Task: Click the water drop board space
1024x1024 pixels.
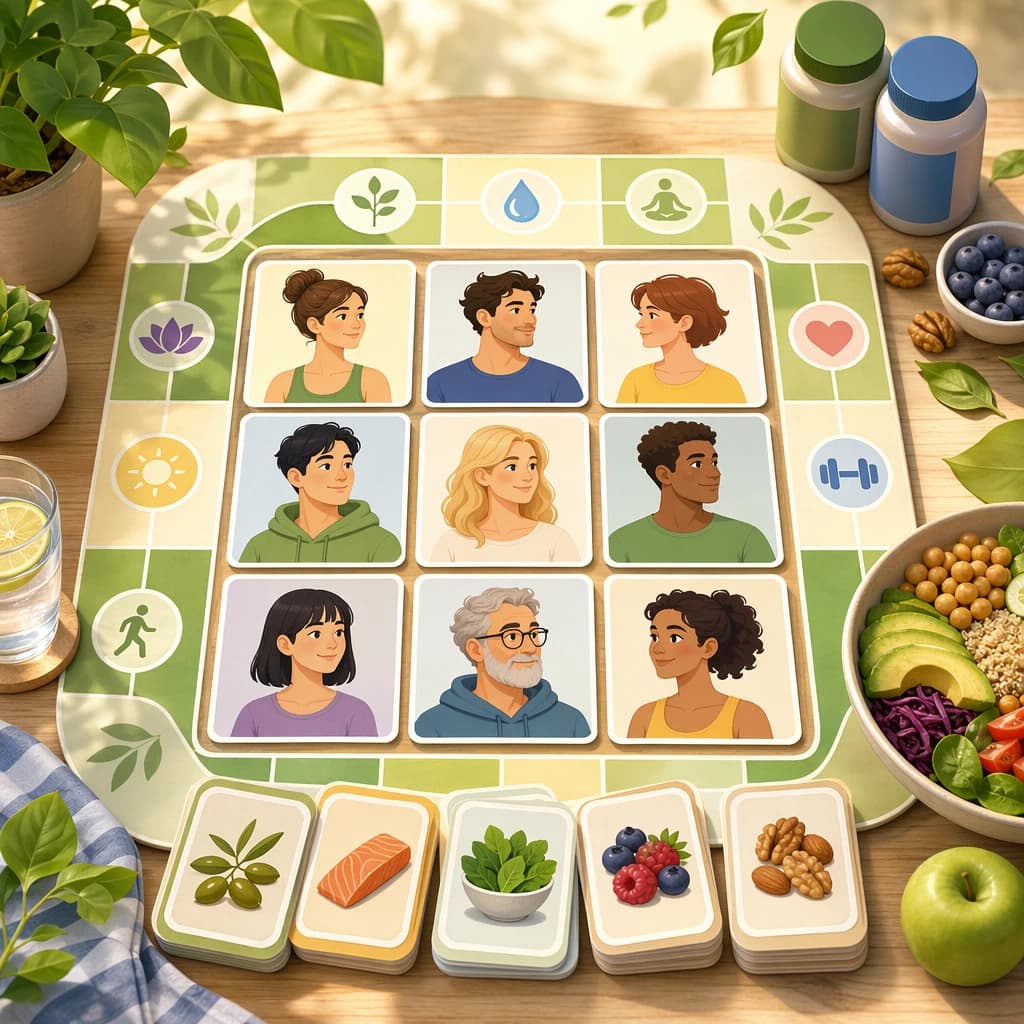Action: (x=520, y=202)
